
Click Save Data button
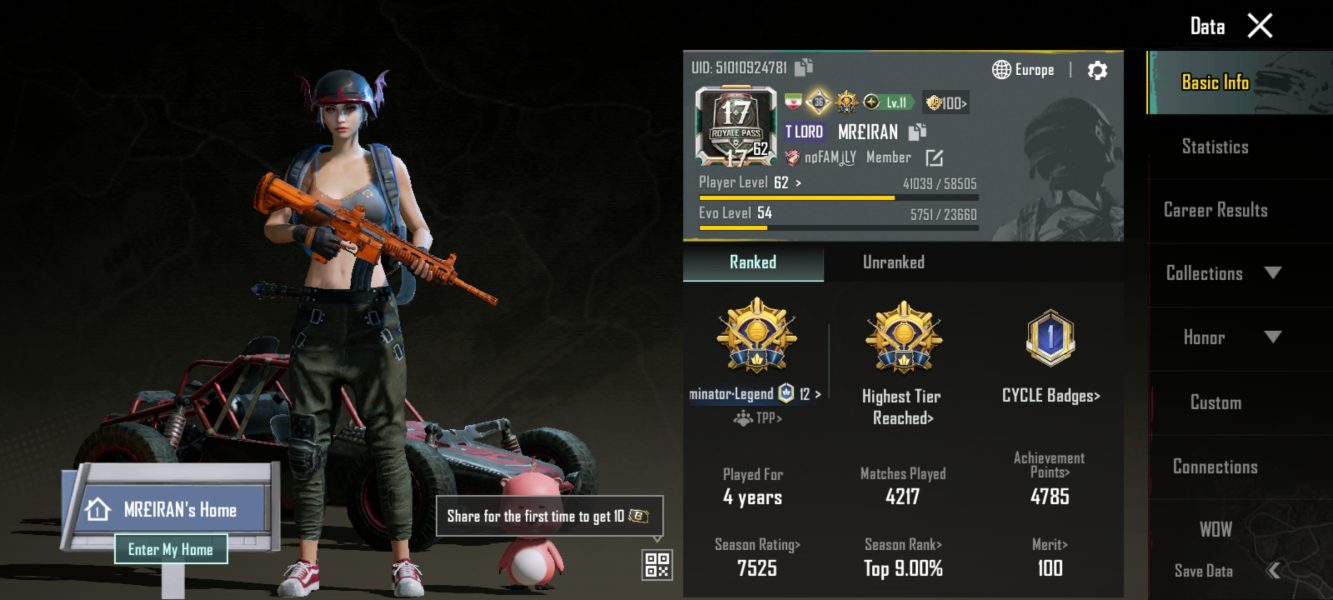[x=1203, y=571]
